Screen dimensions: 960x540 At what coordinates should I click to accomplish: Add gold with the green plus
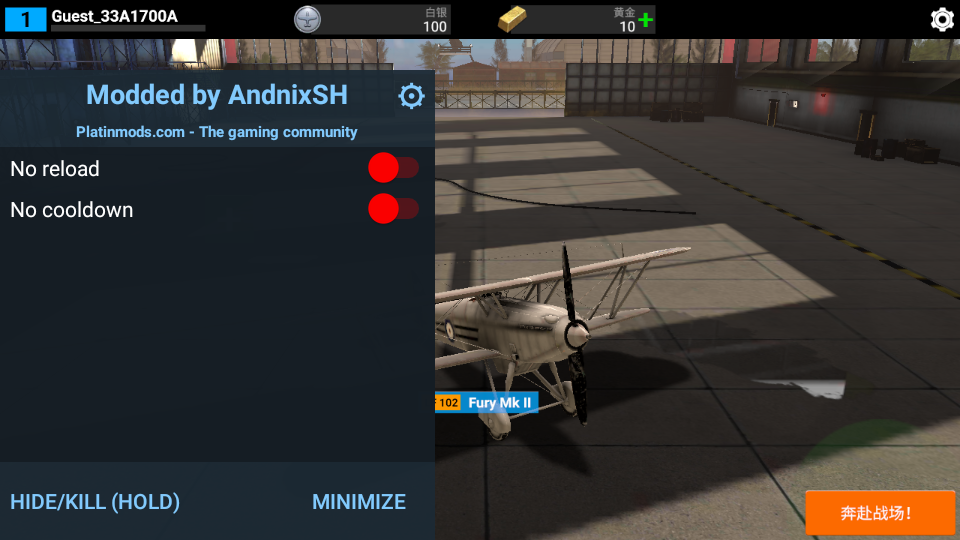(x=646, y=20)
